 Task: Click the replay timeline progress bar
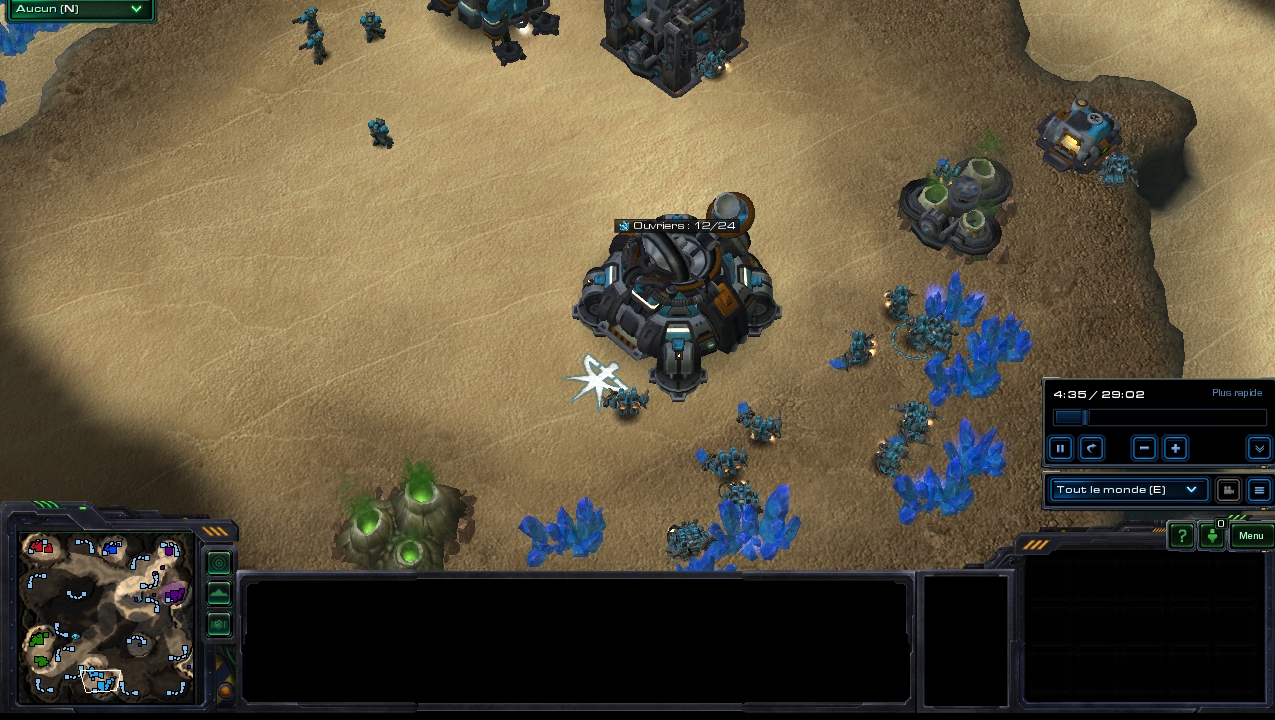(x=1159, y=418)
